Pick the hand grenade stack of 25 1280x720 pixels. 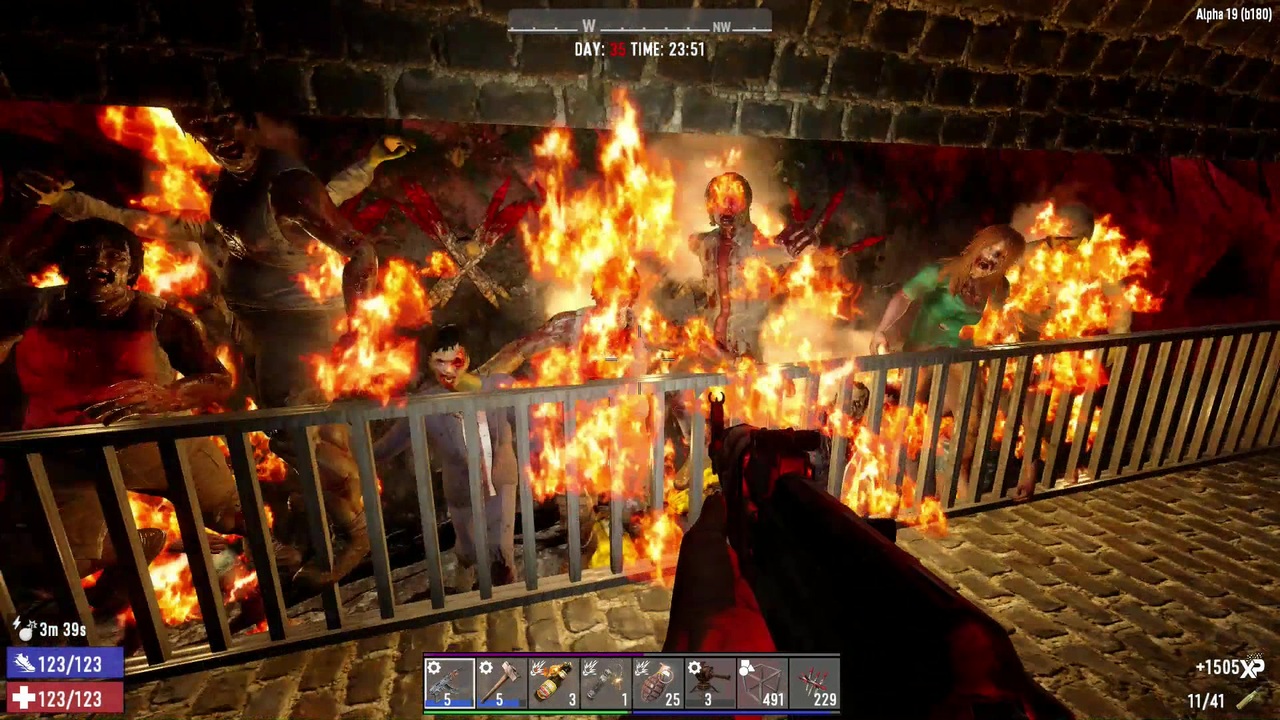(658, 683)
